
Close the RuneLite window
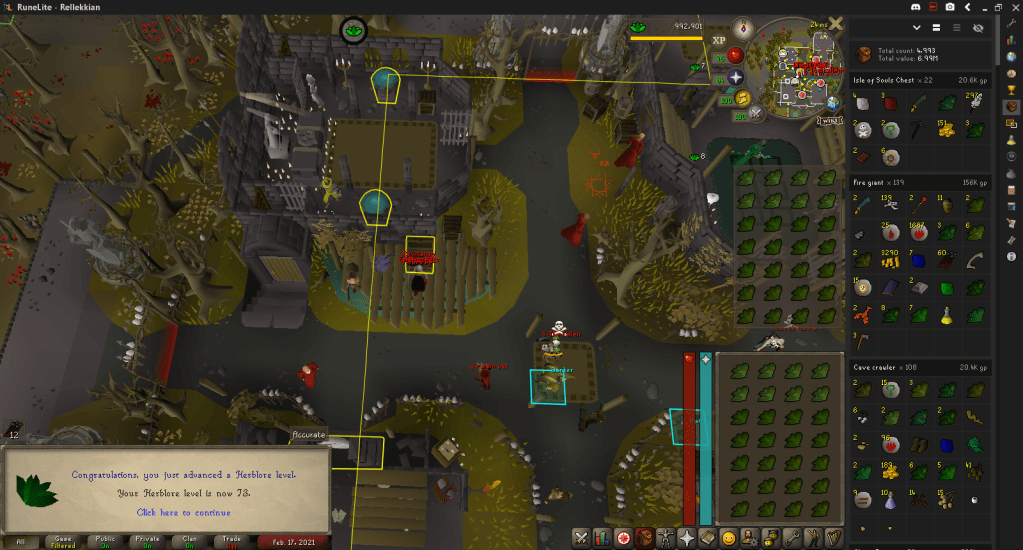pos(1012,6)
